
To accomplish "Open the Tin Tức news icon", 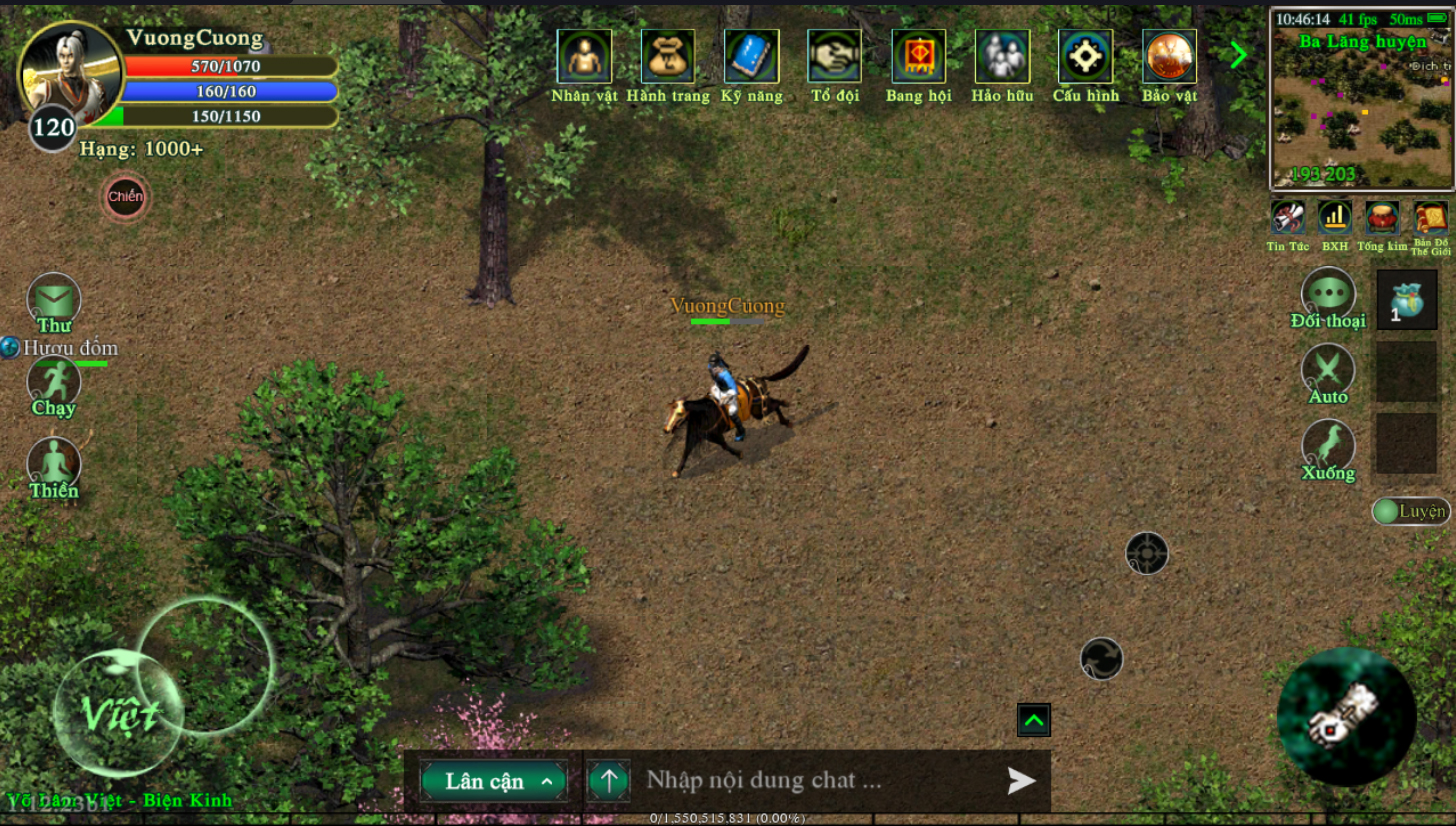I will [x=1287, y=218].
